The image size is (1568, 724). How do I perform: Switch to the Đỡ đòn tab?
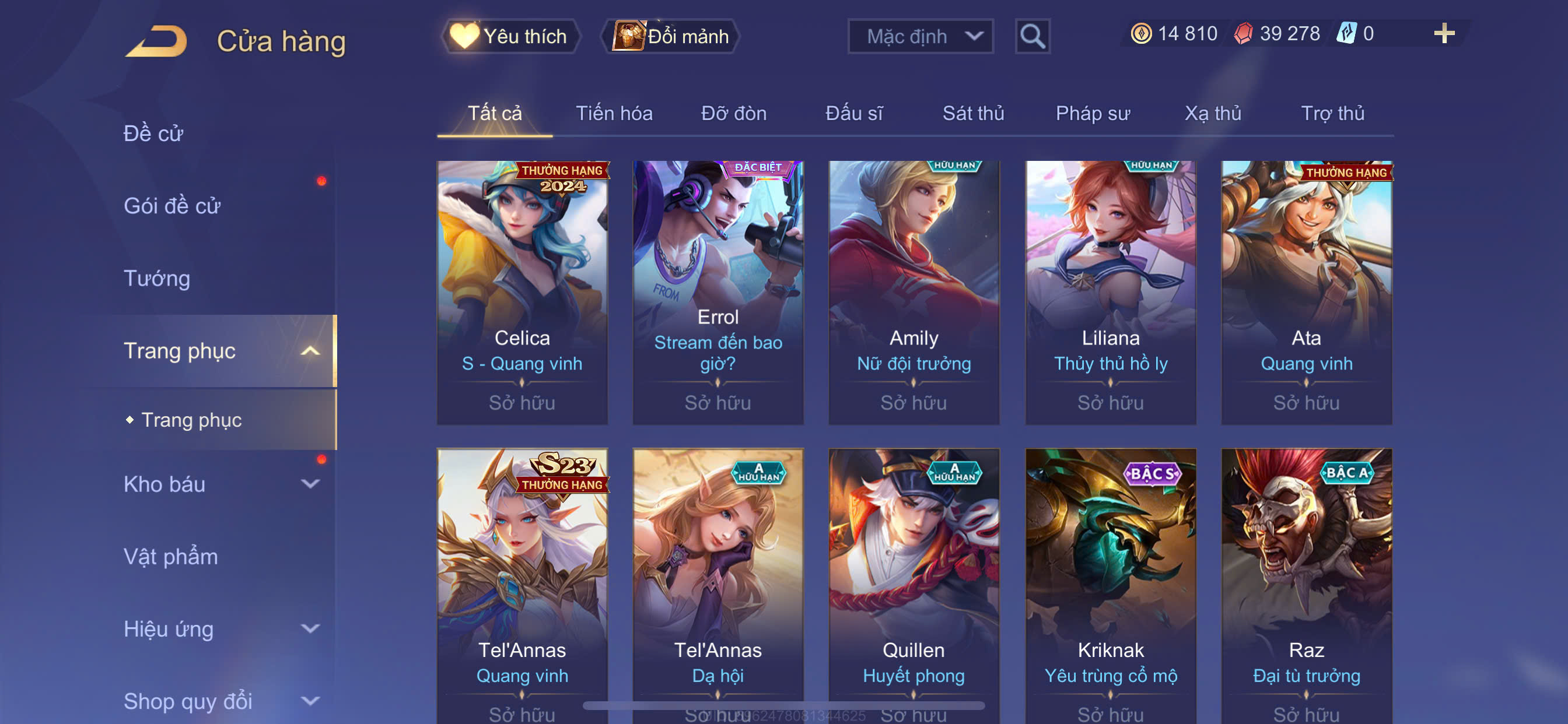[733, 114]
